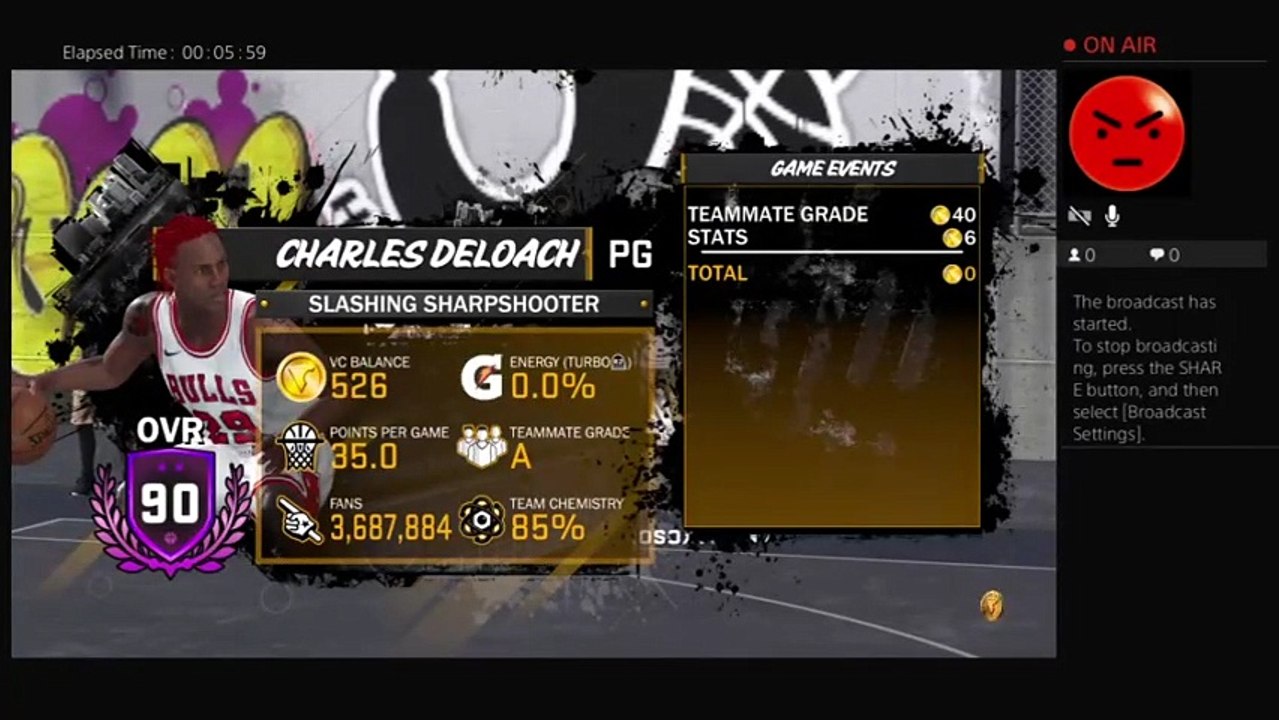Click the Gatorade energy icon

481,377
